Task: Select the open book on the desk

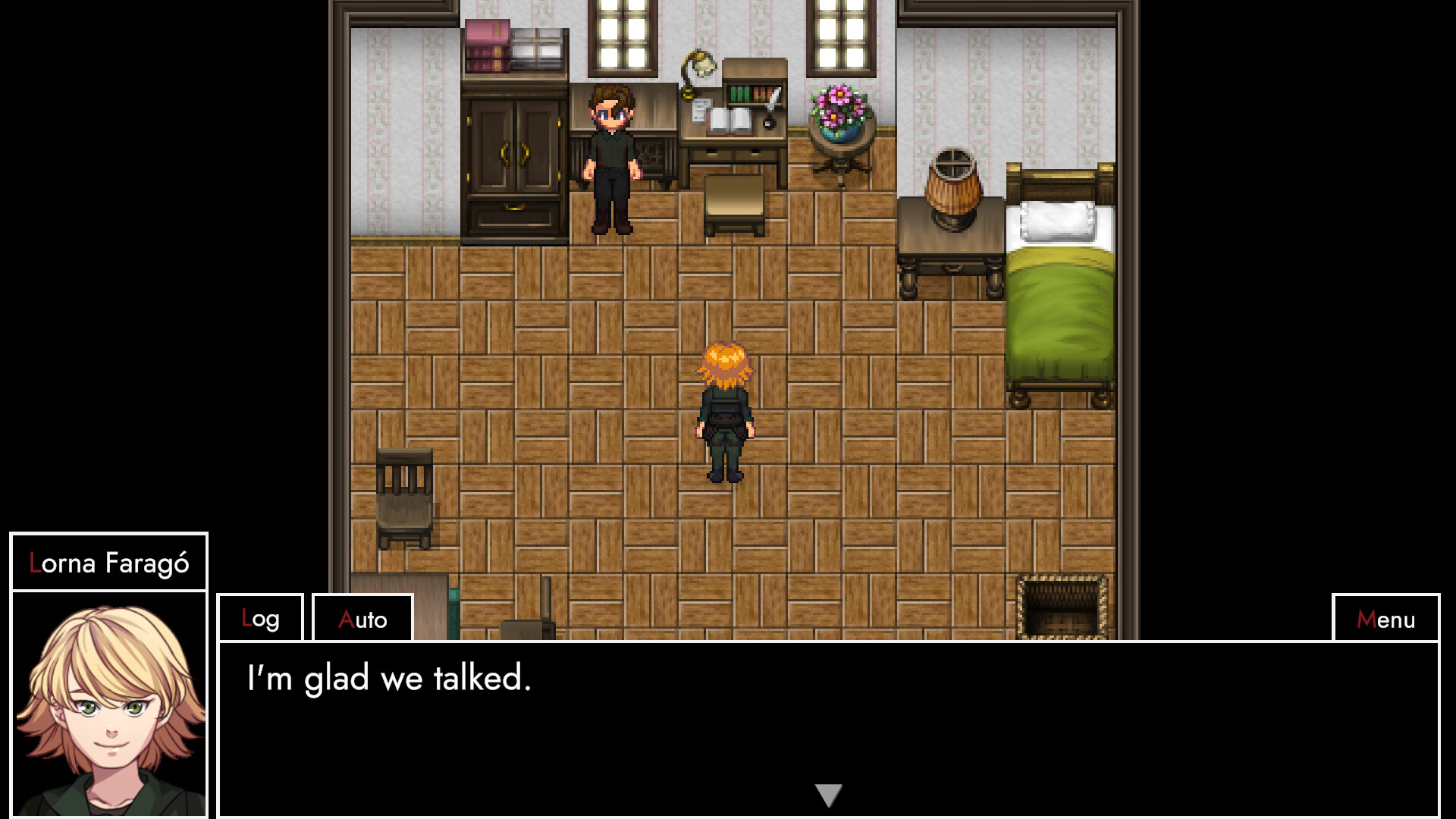Action: [x=730, y=118]
